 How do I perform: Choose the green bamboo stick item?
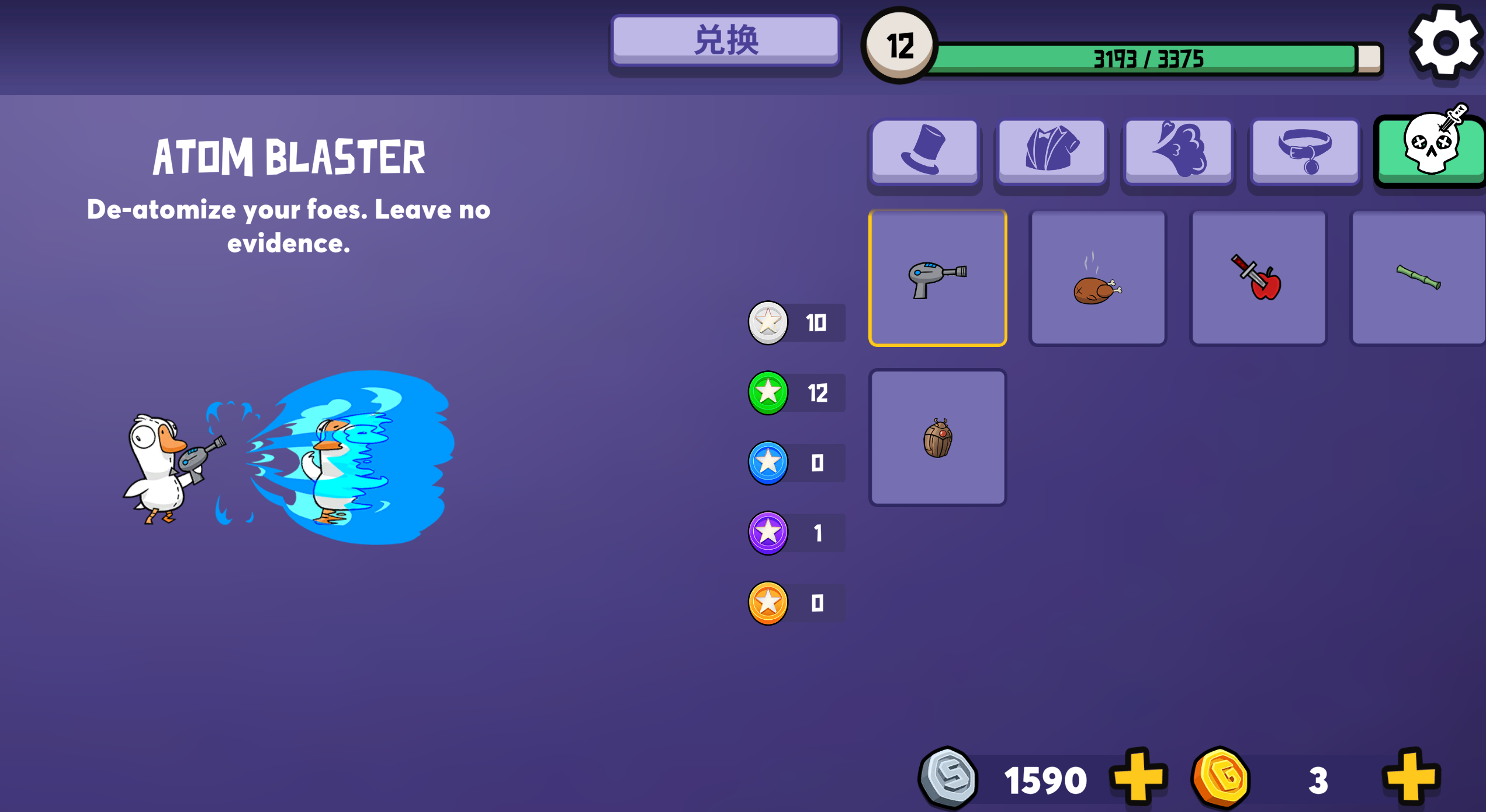click(x=1418, y=278)
